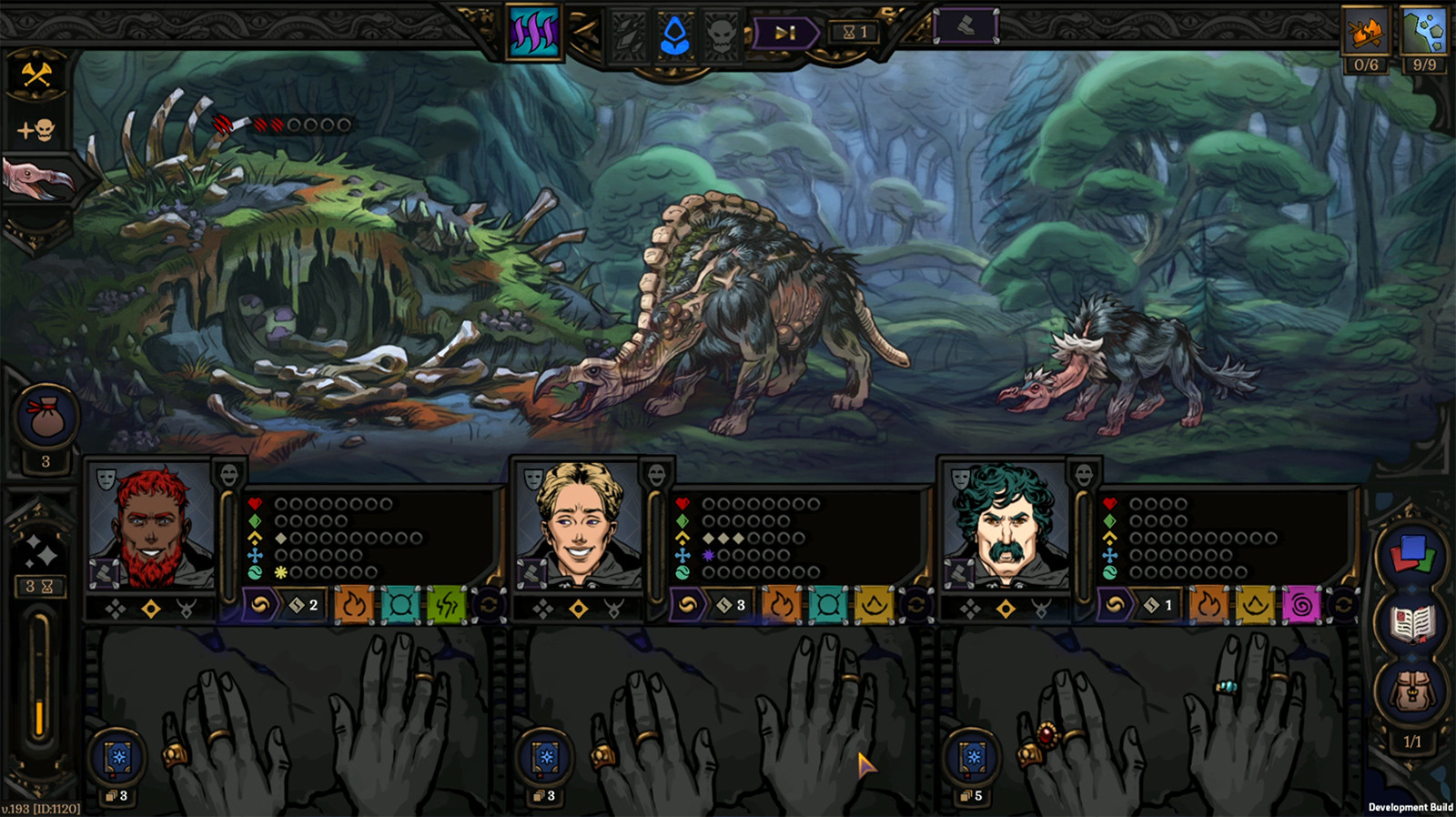Screen dimensions: 1456x817
Task: Toggle the mask beside the red-bearded character's portrait
Action: [x=106, y=477]
